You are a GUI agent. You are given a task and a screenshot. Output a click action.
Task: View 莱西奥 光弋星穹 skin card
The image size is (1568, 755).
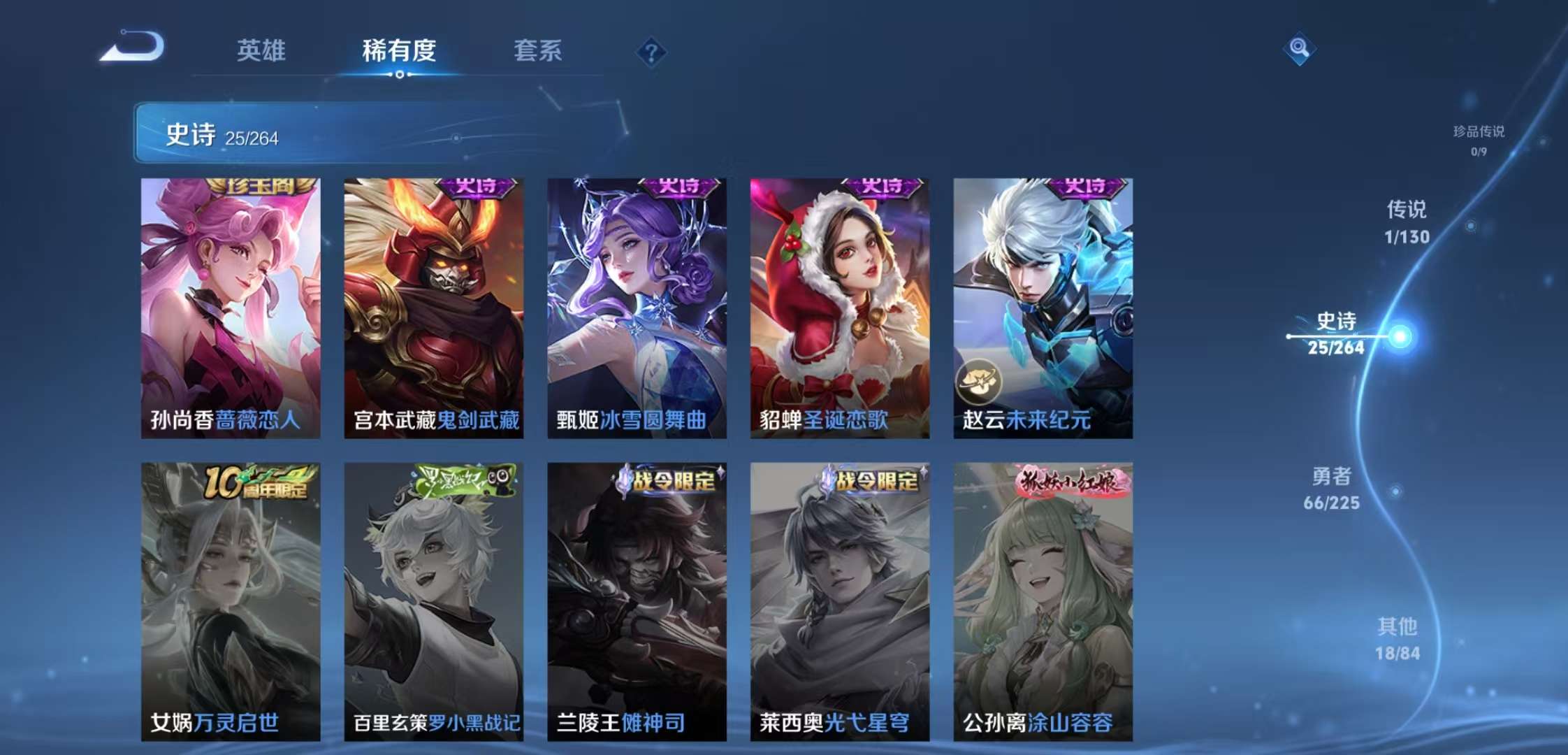(x=839, y=601)
